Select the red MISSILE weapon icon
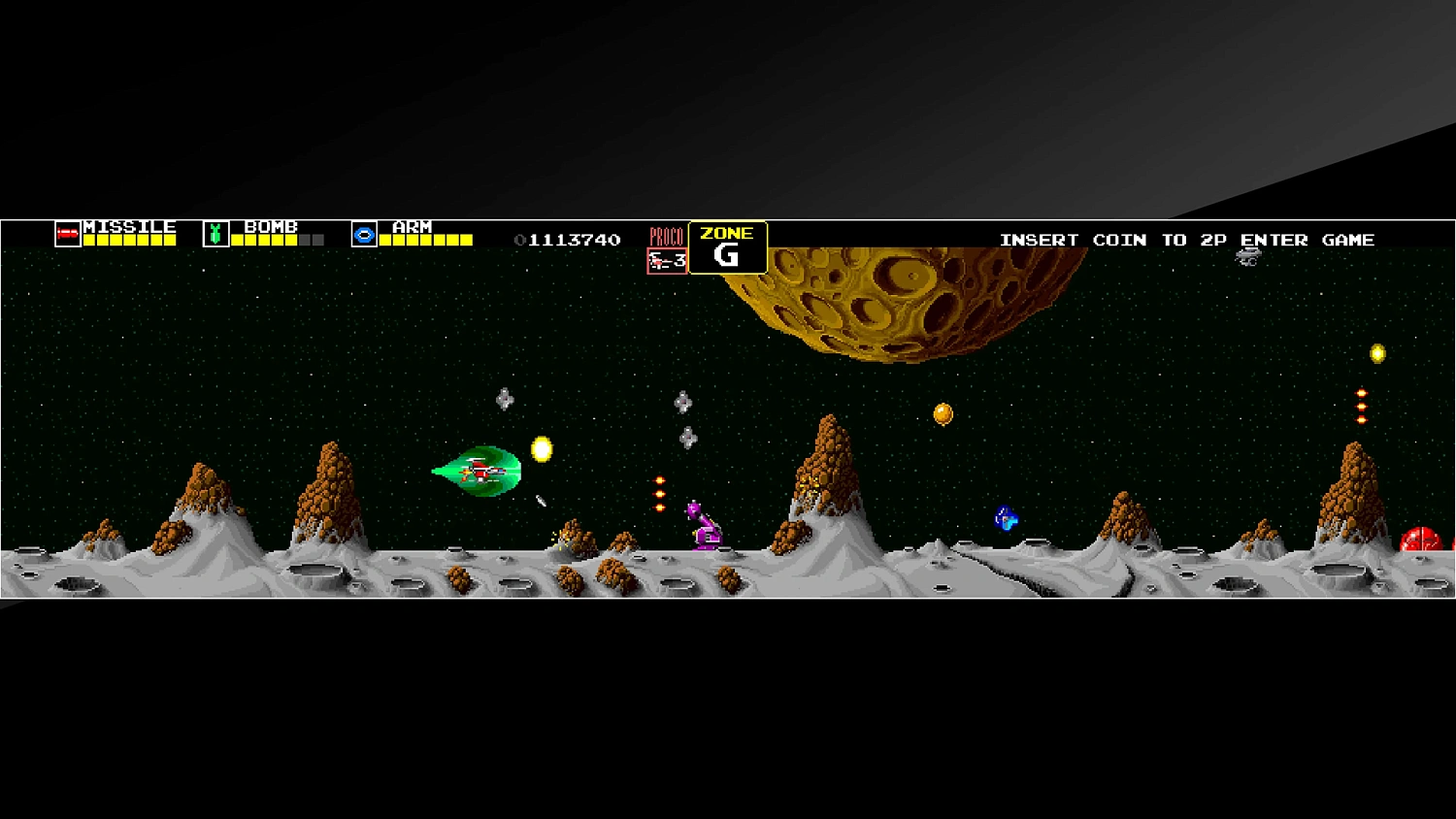 point(66,232)
